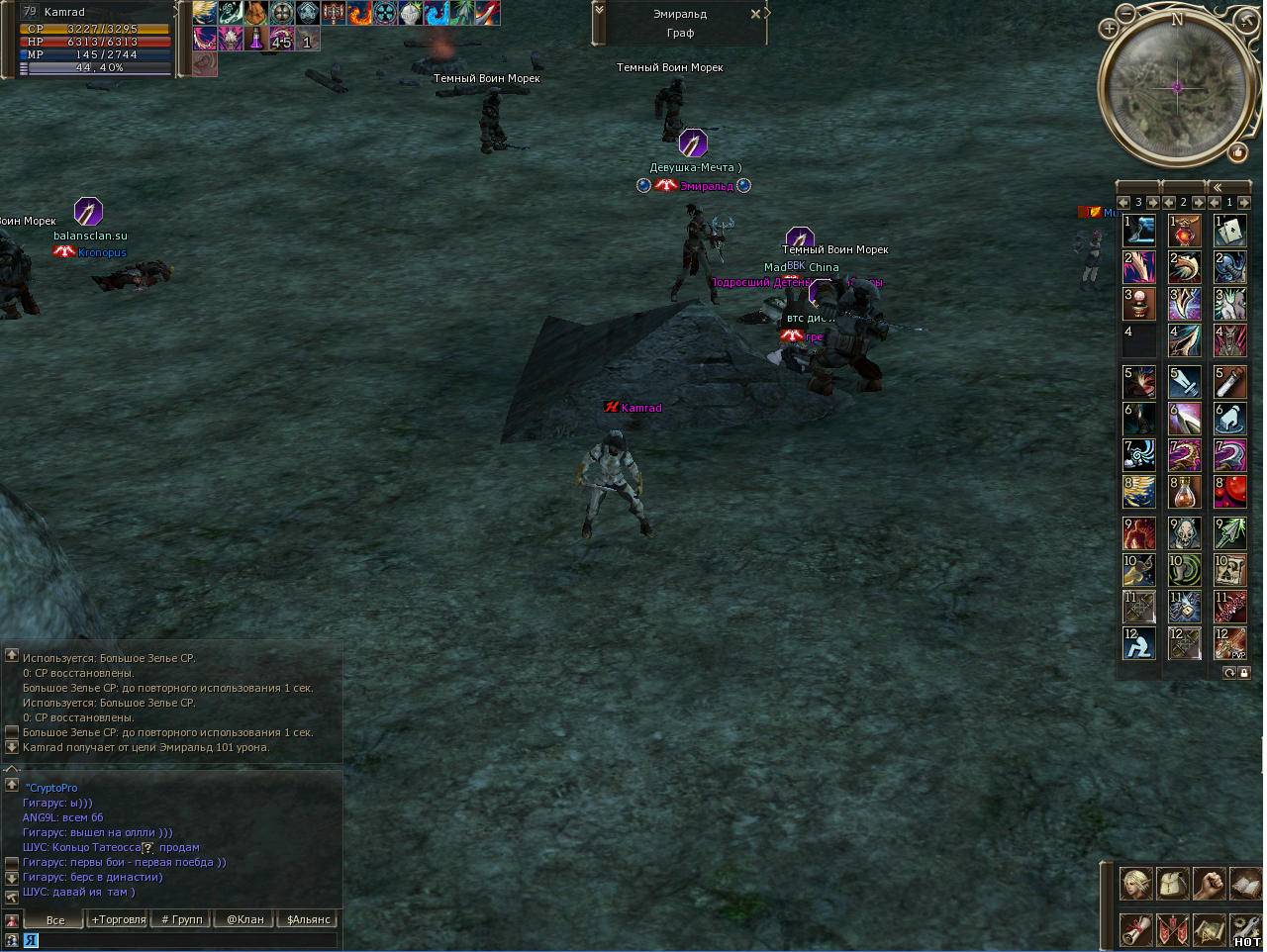The image size is (1267, 952).
Task: Click the thumbs-up recommend button by minimap
Action: [x=1237, y=152]
